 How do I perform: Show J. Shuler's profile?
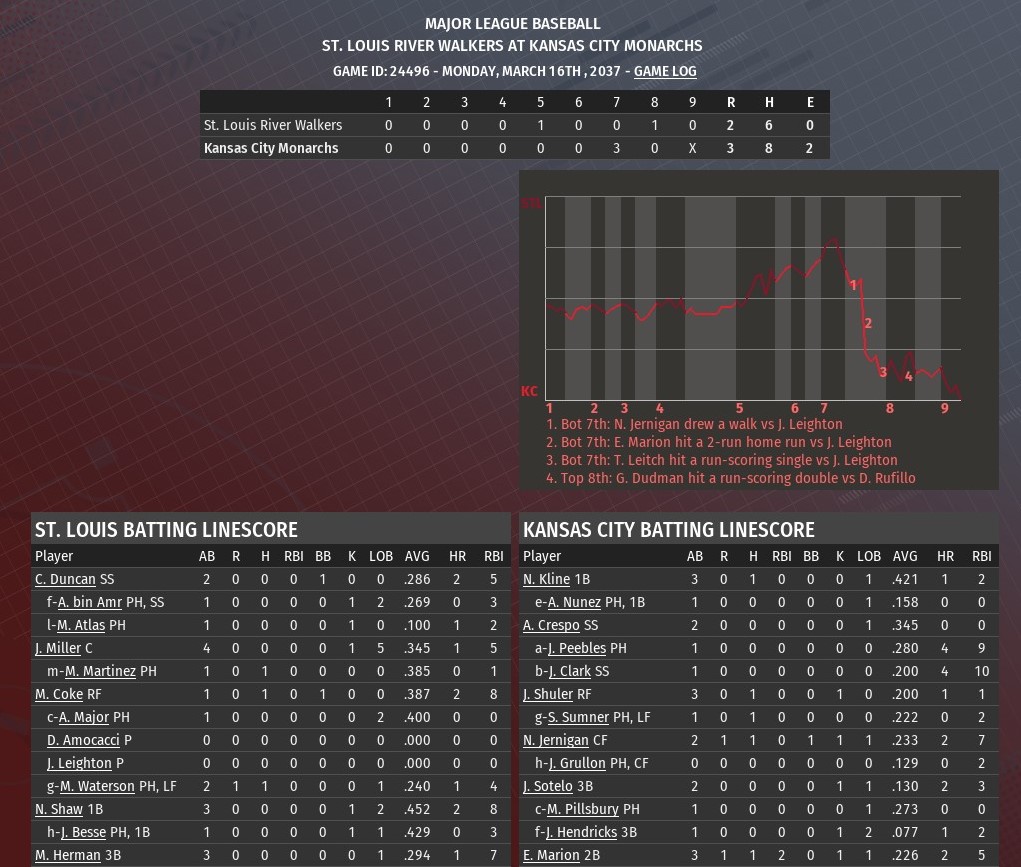pyautogui.click(x=548, y=694)
